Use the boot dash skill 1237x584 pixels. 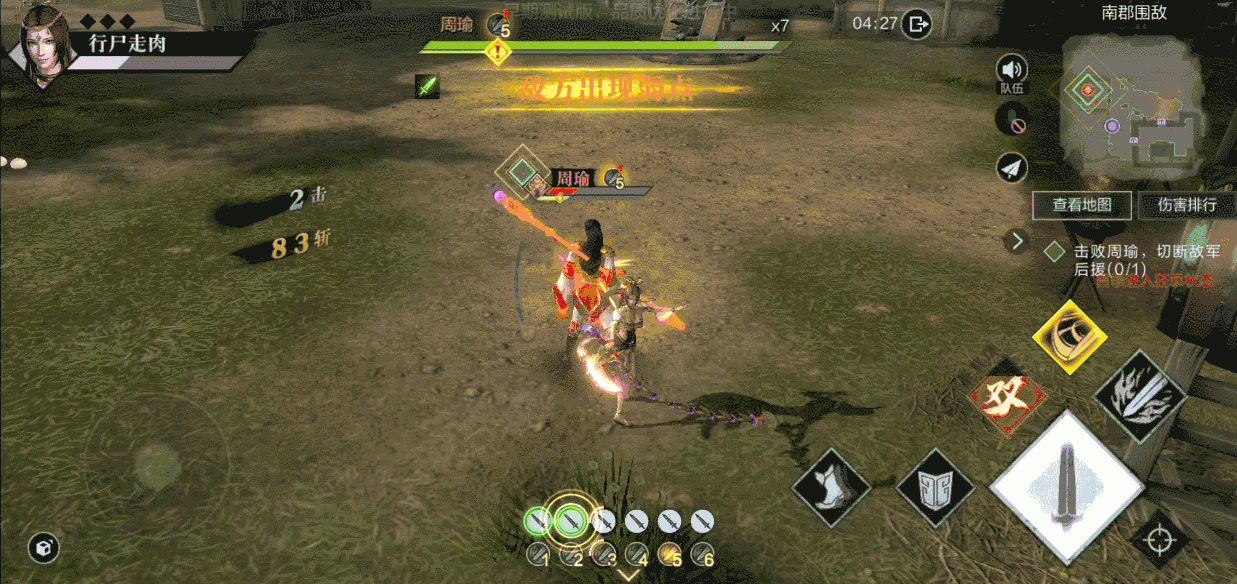tap(831, 487)
